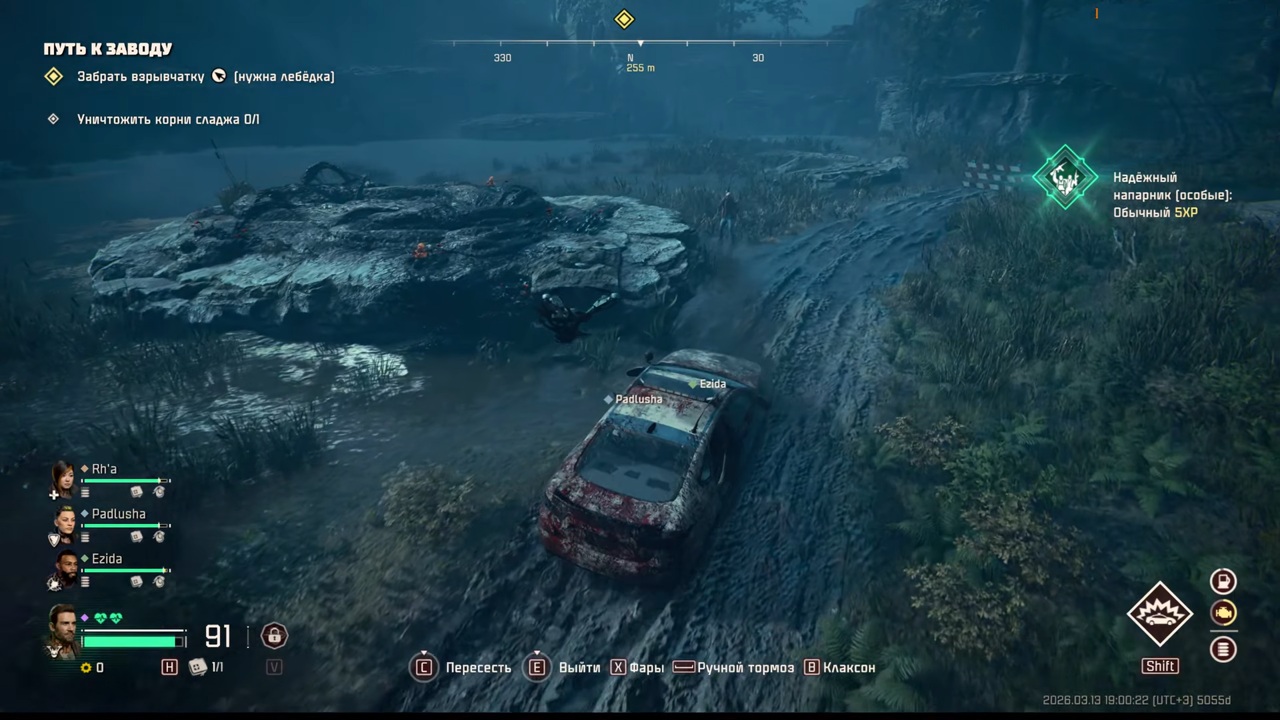Open the 'Надёжный напарник' challenge notification

tap(1065, 177)
